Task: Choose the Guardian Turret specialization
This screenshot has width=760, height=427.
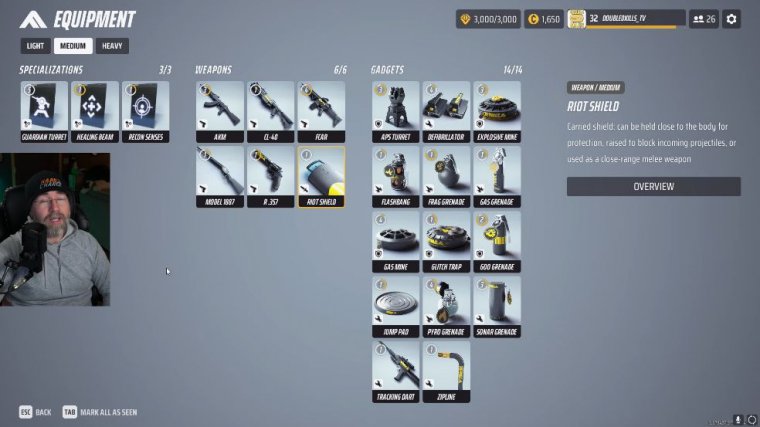Action: tap(44, 112)
